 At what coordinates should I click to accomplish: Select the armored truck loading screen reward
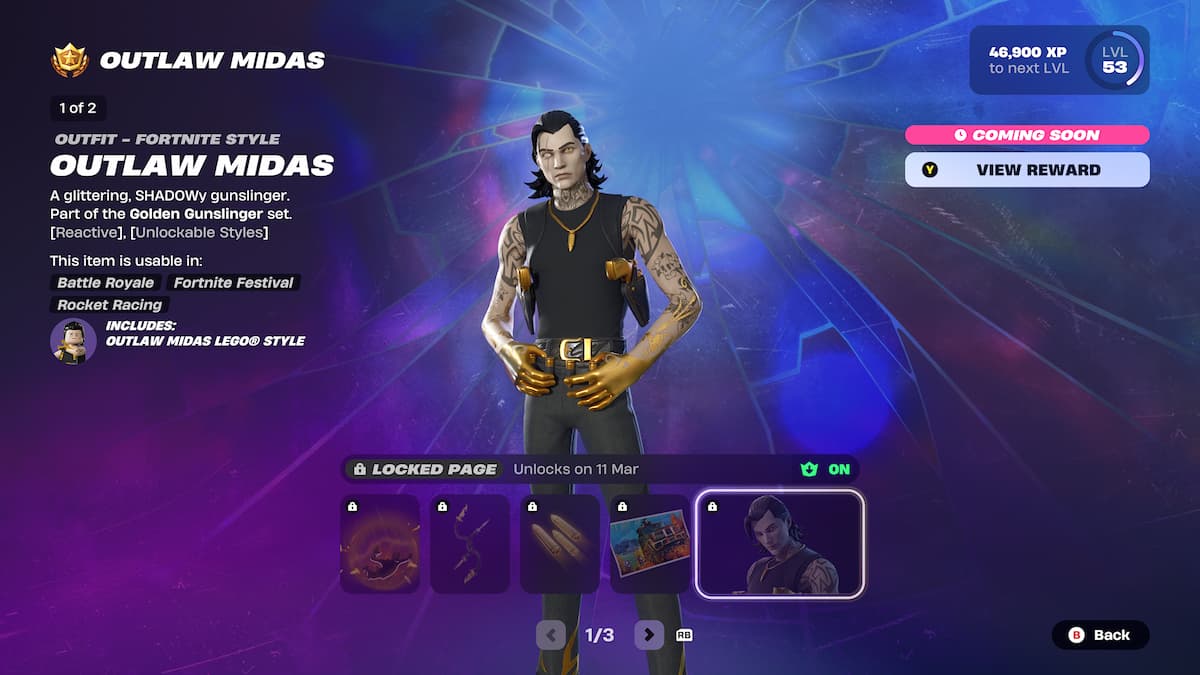650,545
